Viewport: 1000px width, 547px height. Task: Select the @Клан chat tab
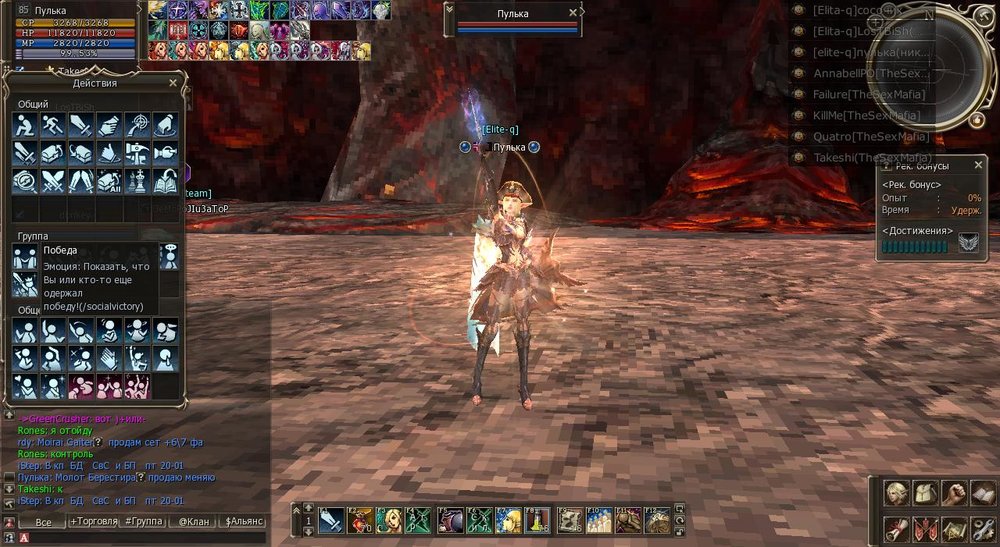point(191,521)
